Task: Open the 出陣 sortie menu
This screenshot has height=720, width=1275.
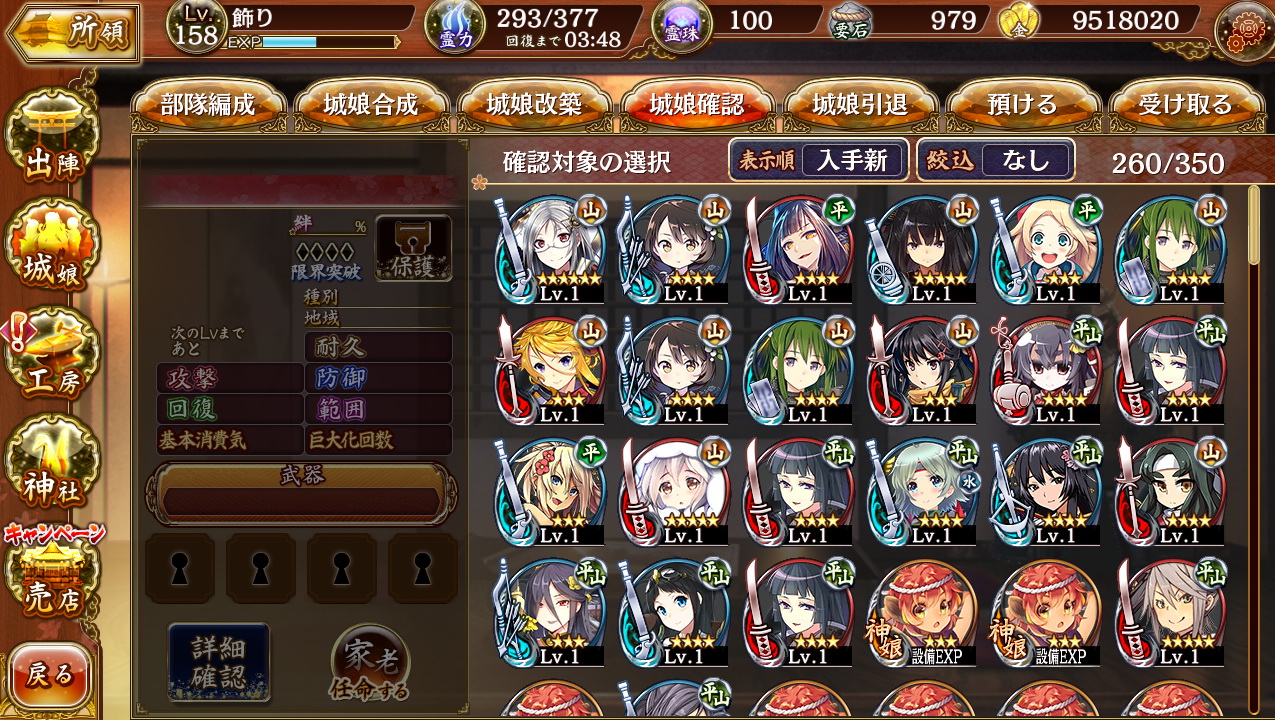Action: pos(52,140)
